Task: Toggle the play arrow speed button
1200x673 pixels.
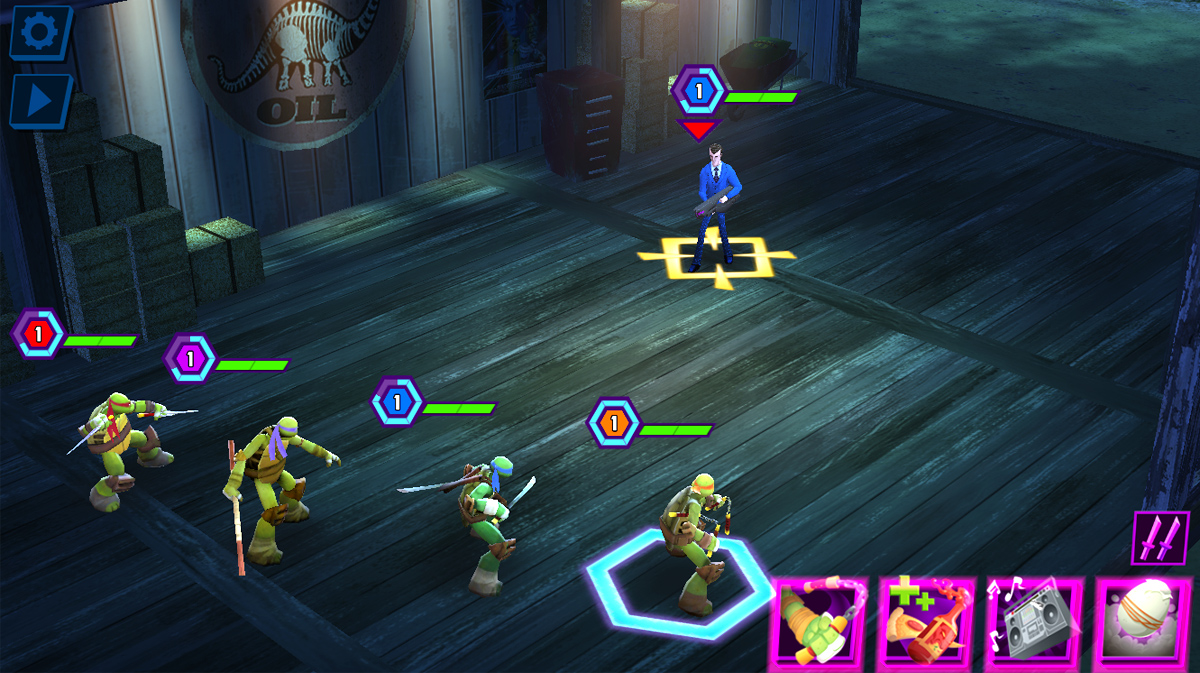Action: (x=40, y=101)
